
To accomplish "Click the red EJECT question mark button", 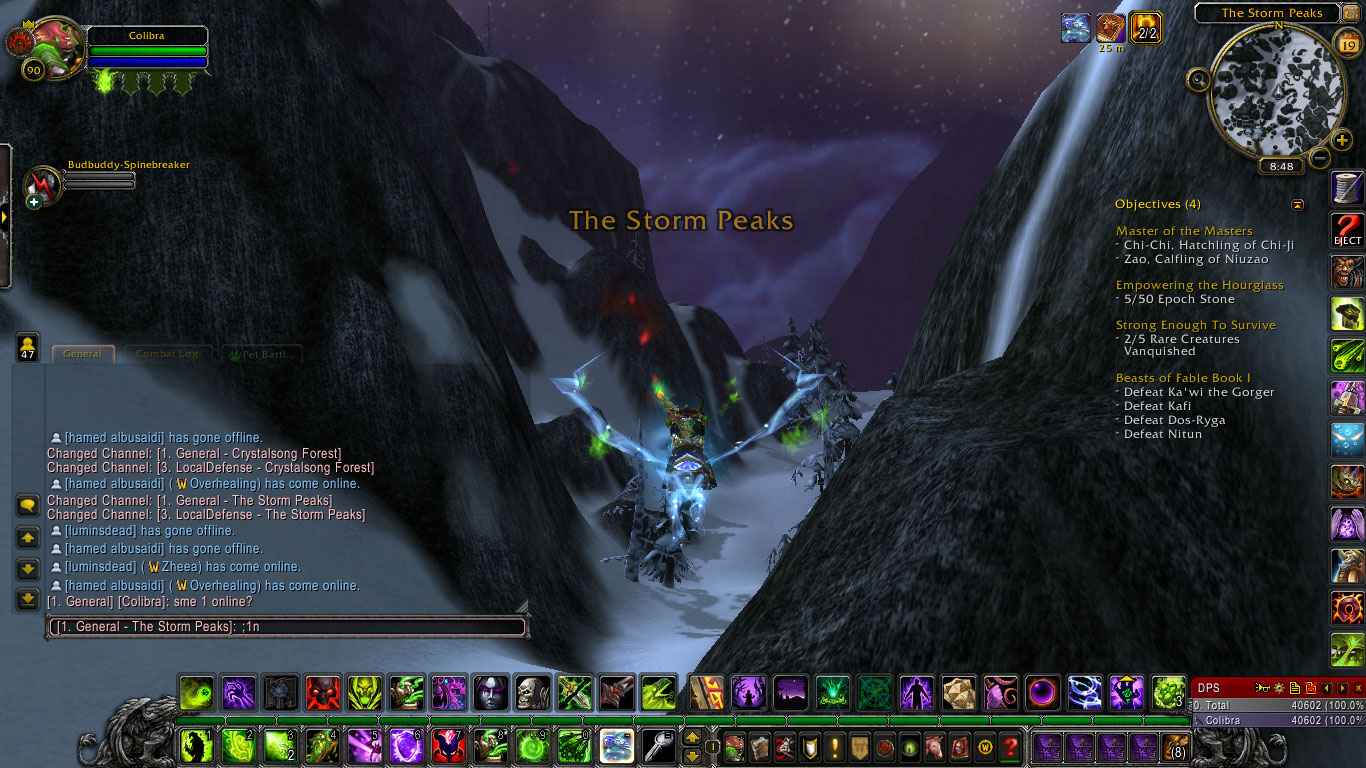I will click(x=1347, y=230).
